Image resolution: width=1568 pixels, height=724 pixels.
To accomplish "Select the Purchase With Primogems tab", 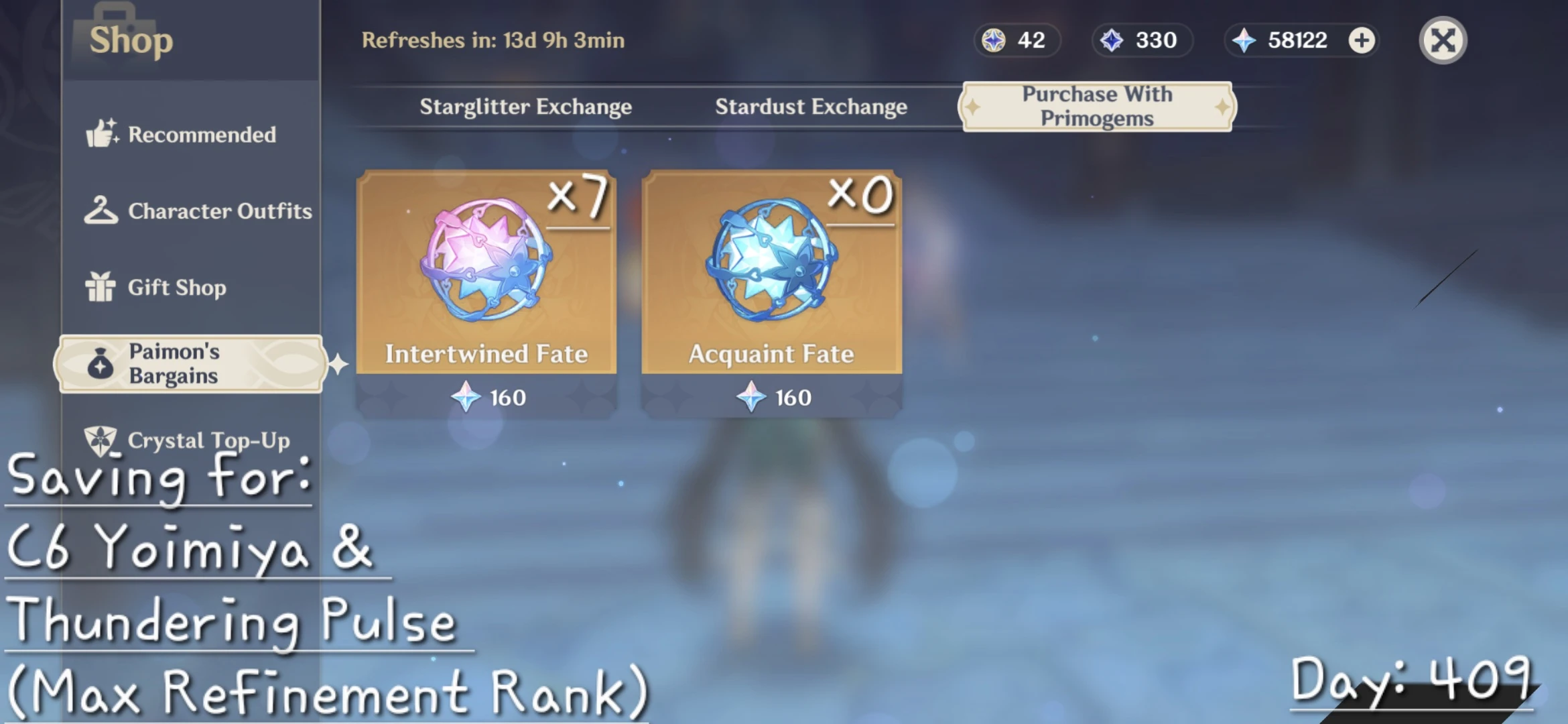I will 1096,106.
